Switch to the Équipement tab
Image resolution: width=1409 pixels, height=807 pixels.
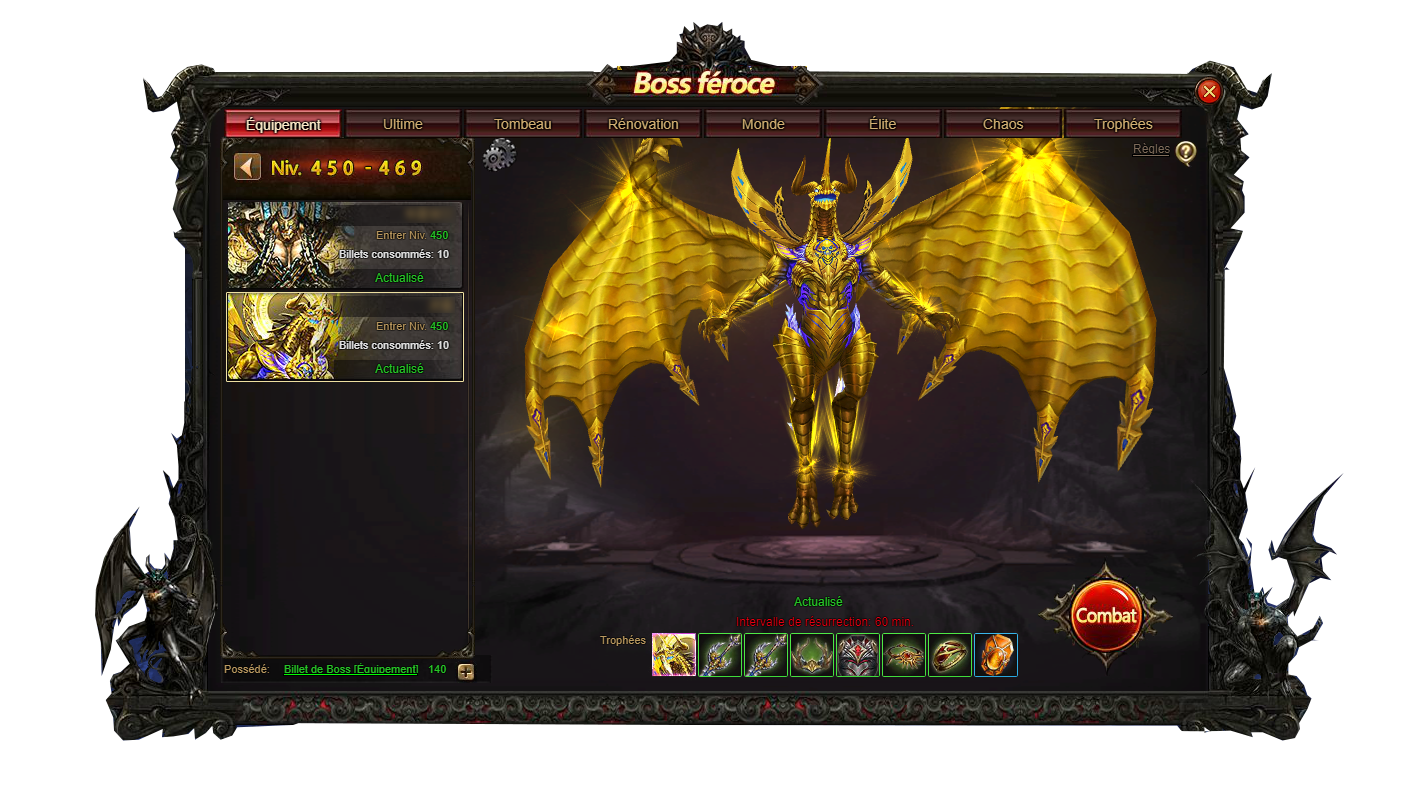pos(283,125)
